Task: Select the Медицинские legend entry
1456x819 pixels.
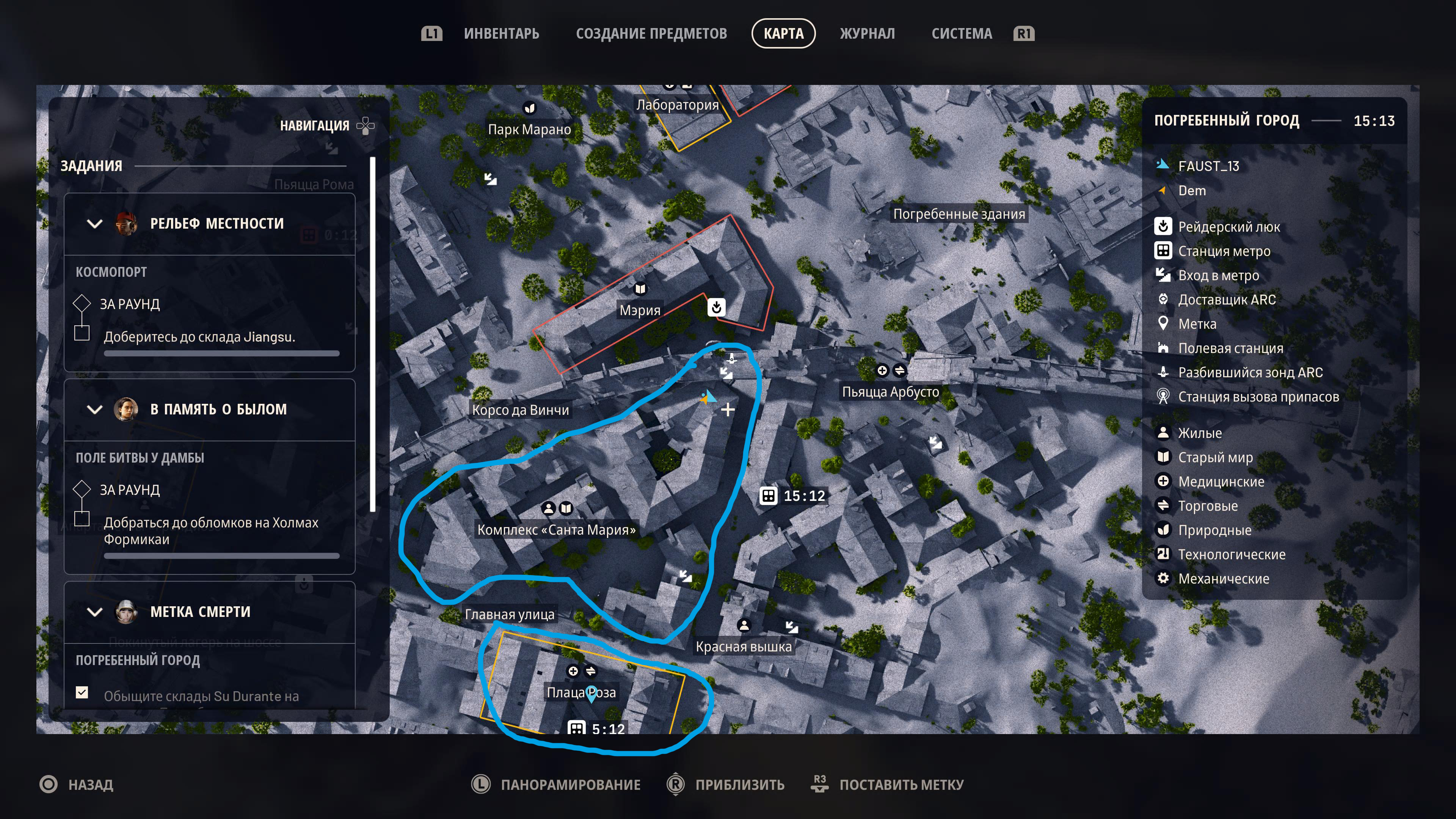Action: (1221, 482)
